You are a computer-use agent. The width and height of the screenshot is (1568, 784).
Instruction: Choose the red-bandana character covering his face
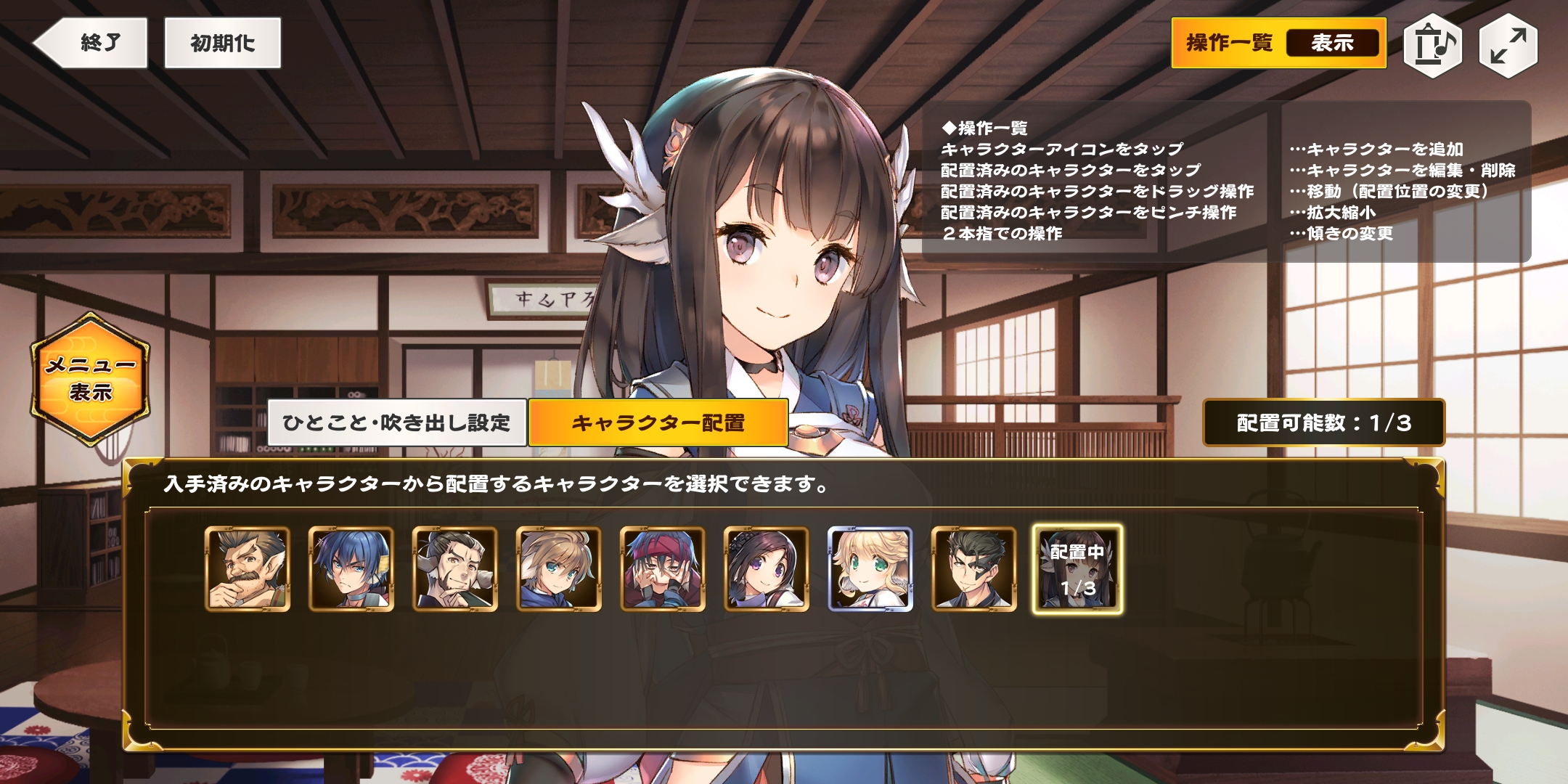(663, 569)
